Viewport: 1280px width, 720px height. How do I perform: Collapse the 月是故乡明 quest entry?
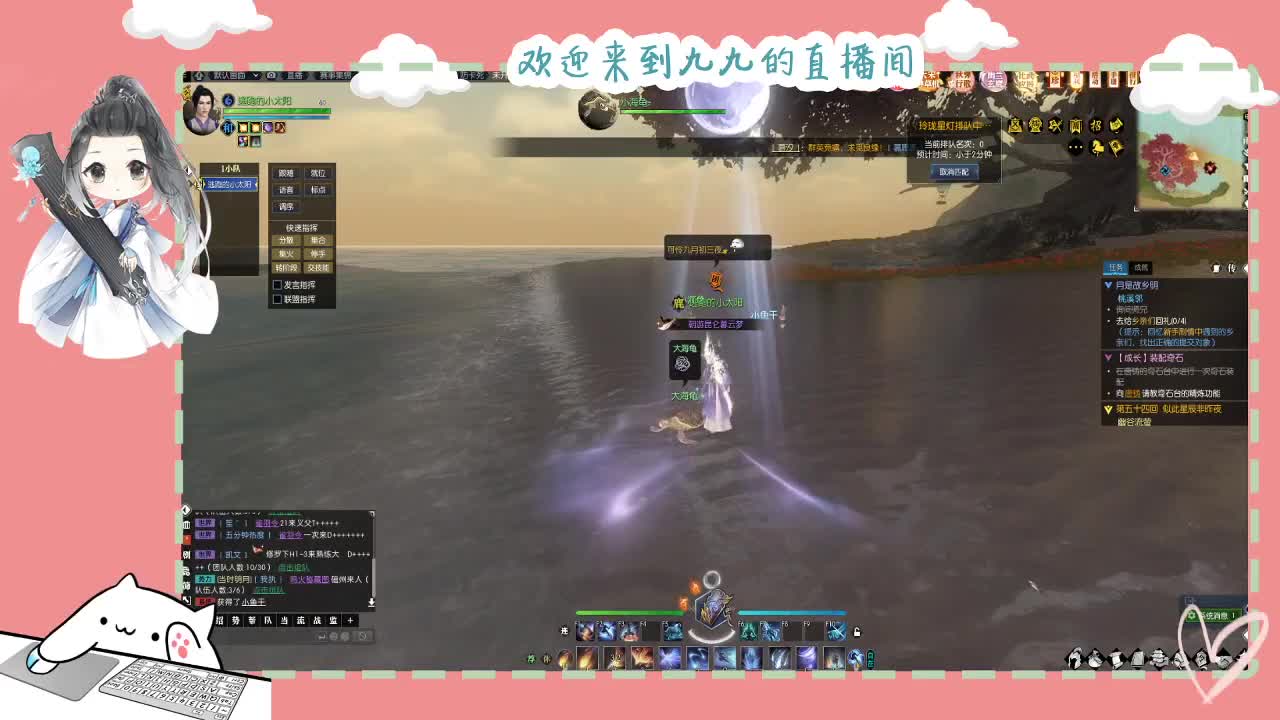point(1108,285)
